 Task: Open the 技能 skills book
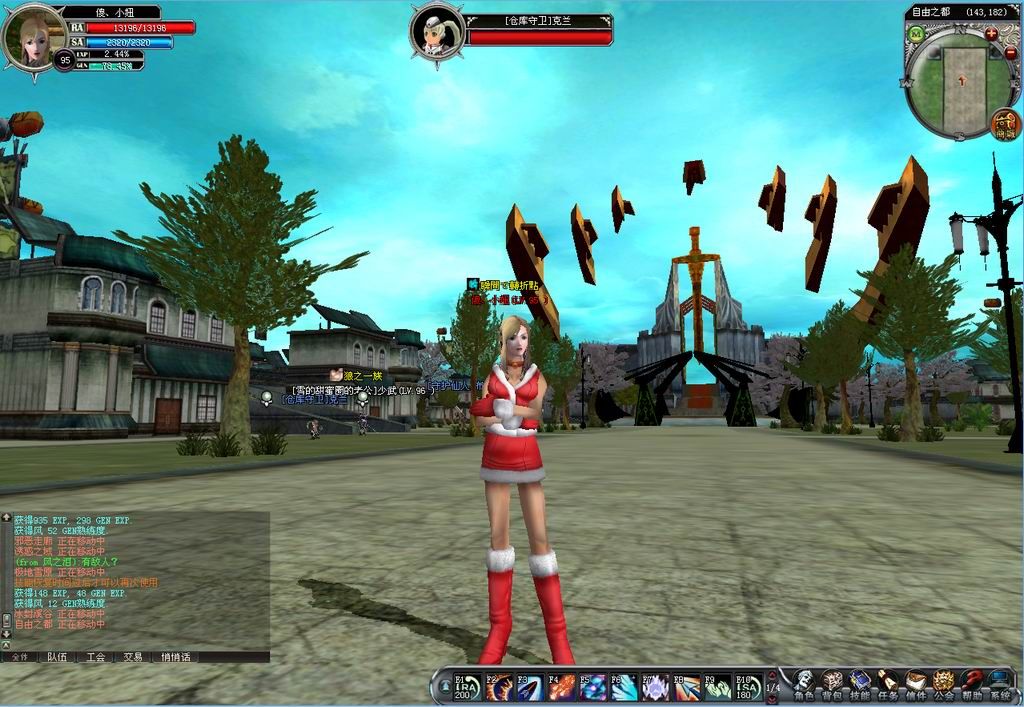860,684
